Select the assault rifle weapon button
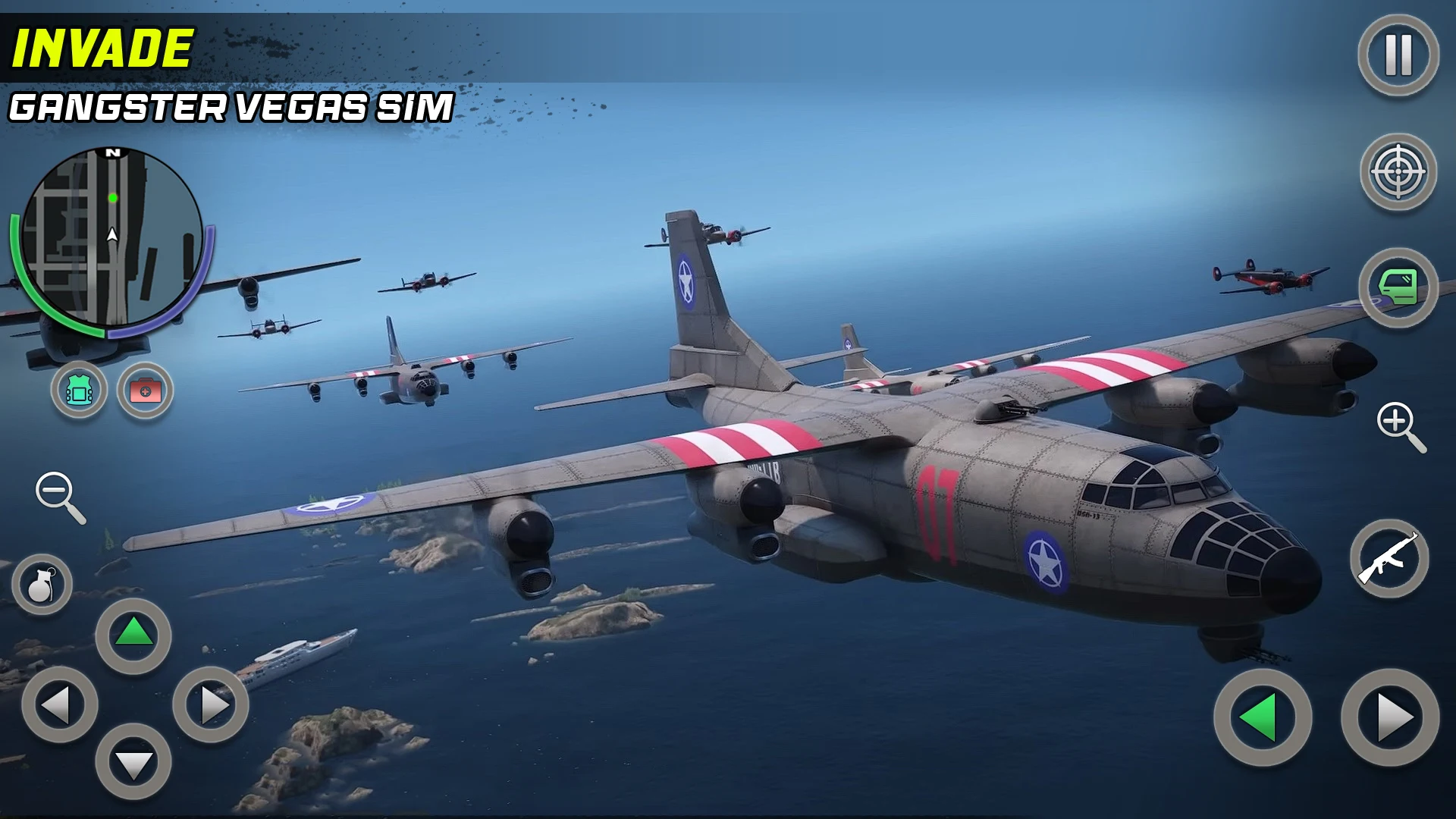Viewport: 1456px width, 819px height. [1389, 559]
